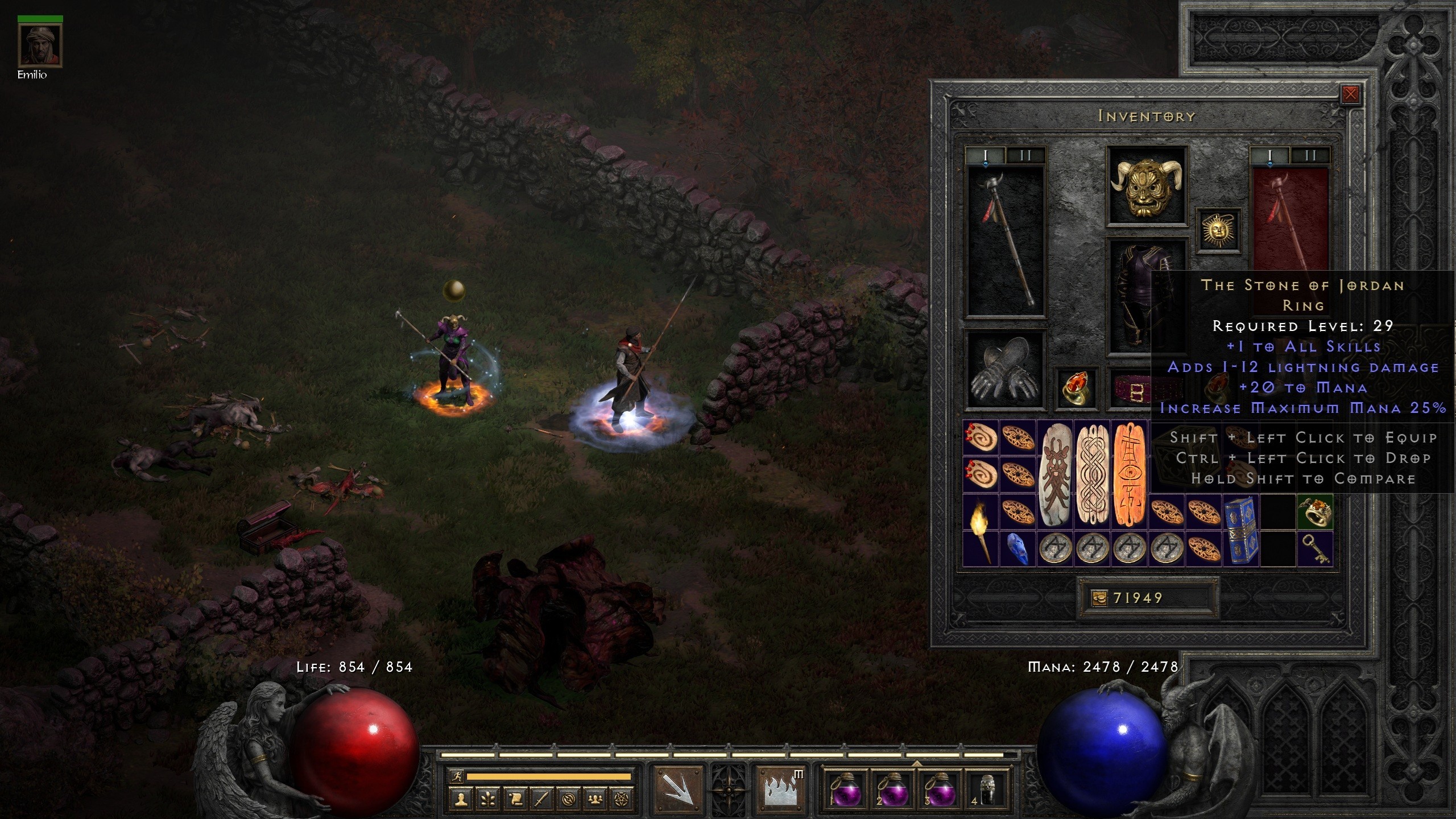This screenshot has width=1456, height=819.
Task: Close the Inventory panel
Action: [1350, 94]
